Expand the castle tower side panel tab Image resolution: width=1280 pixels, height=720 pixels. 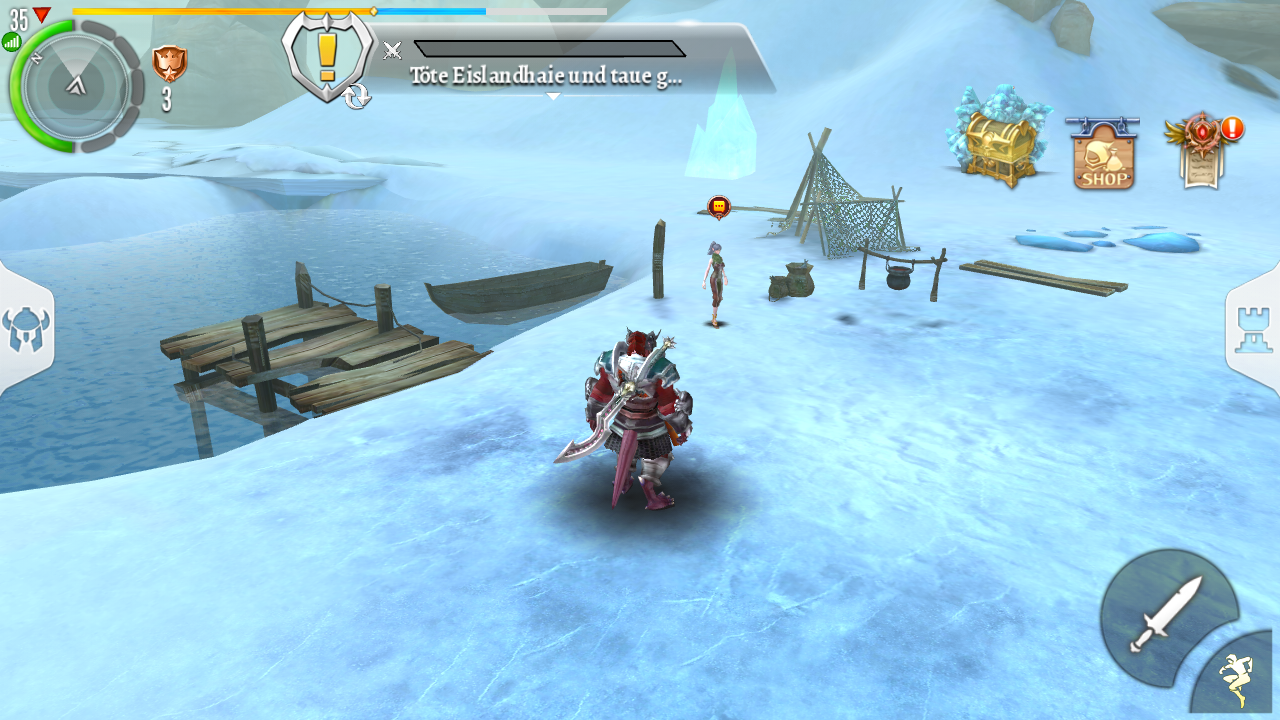point(1254,330)
